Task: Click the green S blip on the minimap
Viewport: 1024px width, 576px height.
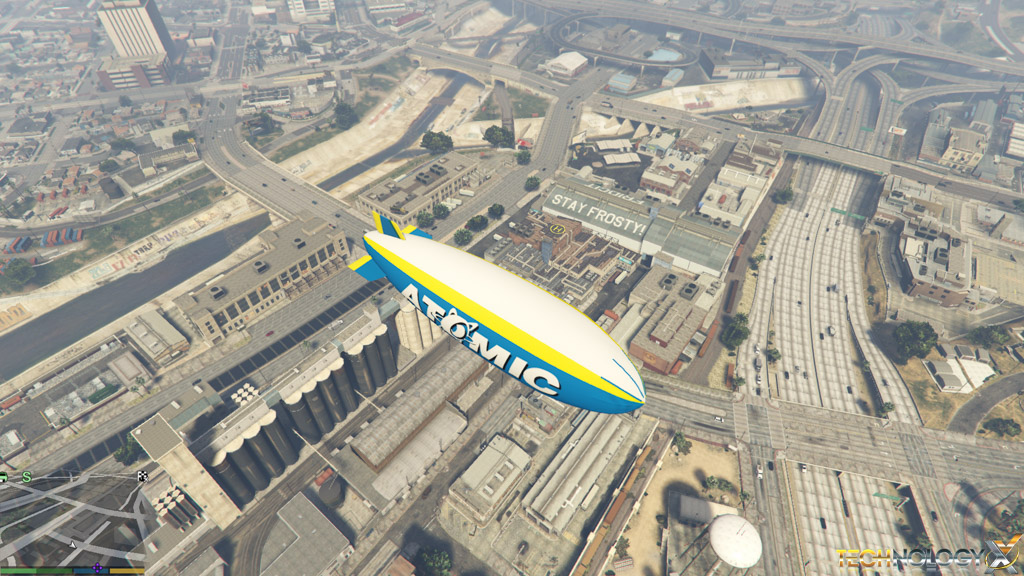Action: (27, 477)
